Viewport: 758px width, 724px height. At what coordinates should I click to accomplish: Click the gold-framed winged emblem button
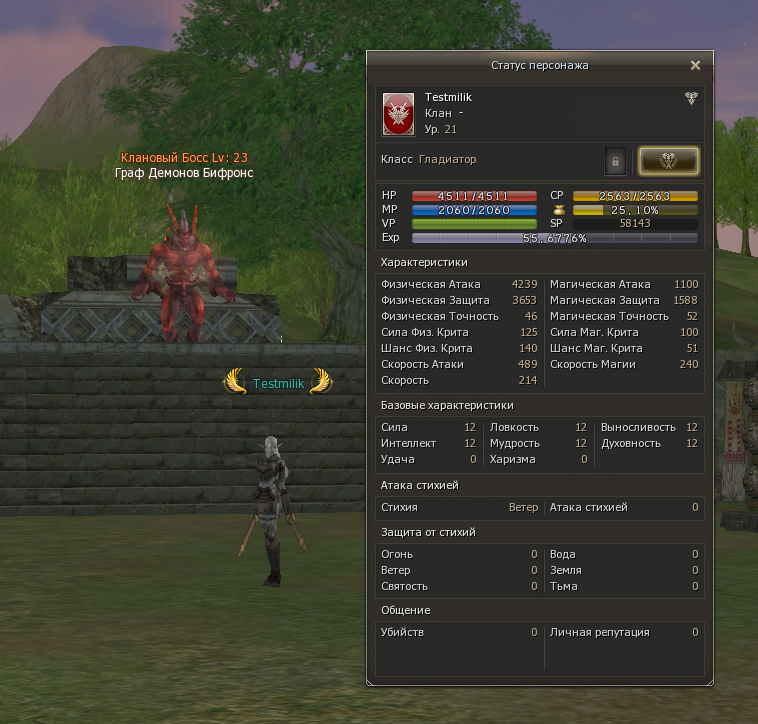[668, 160]
